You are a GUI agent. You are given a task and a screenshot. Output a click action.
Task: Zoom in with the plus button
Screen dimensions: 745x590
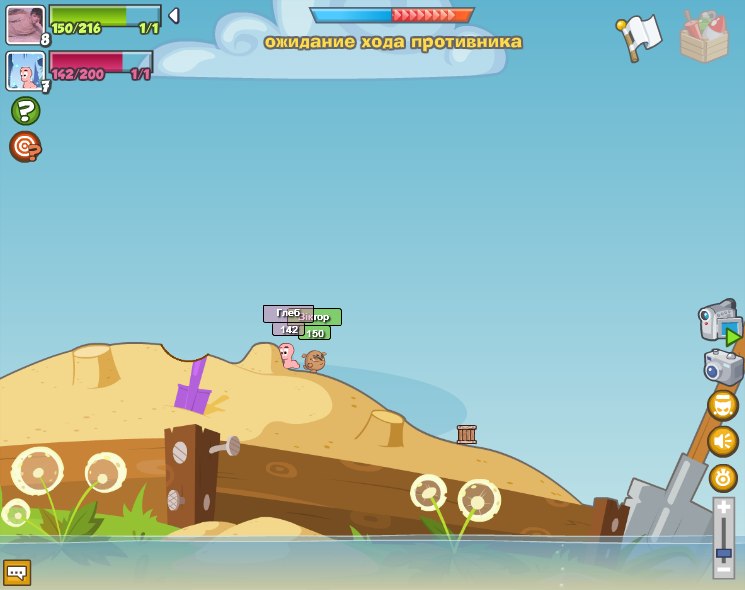(724, 508)
